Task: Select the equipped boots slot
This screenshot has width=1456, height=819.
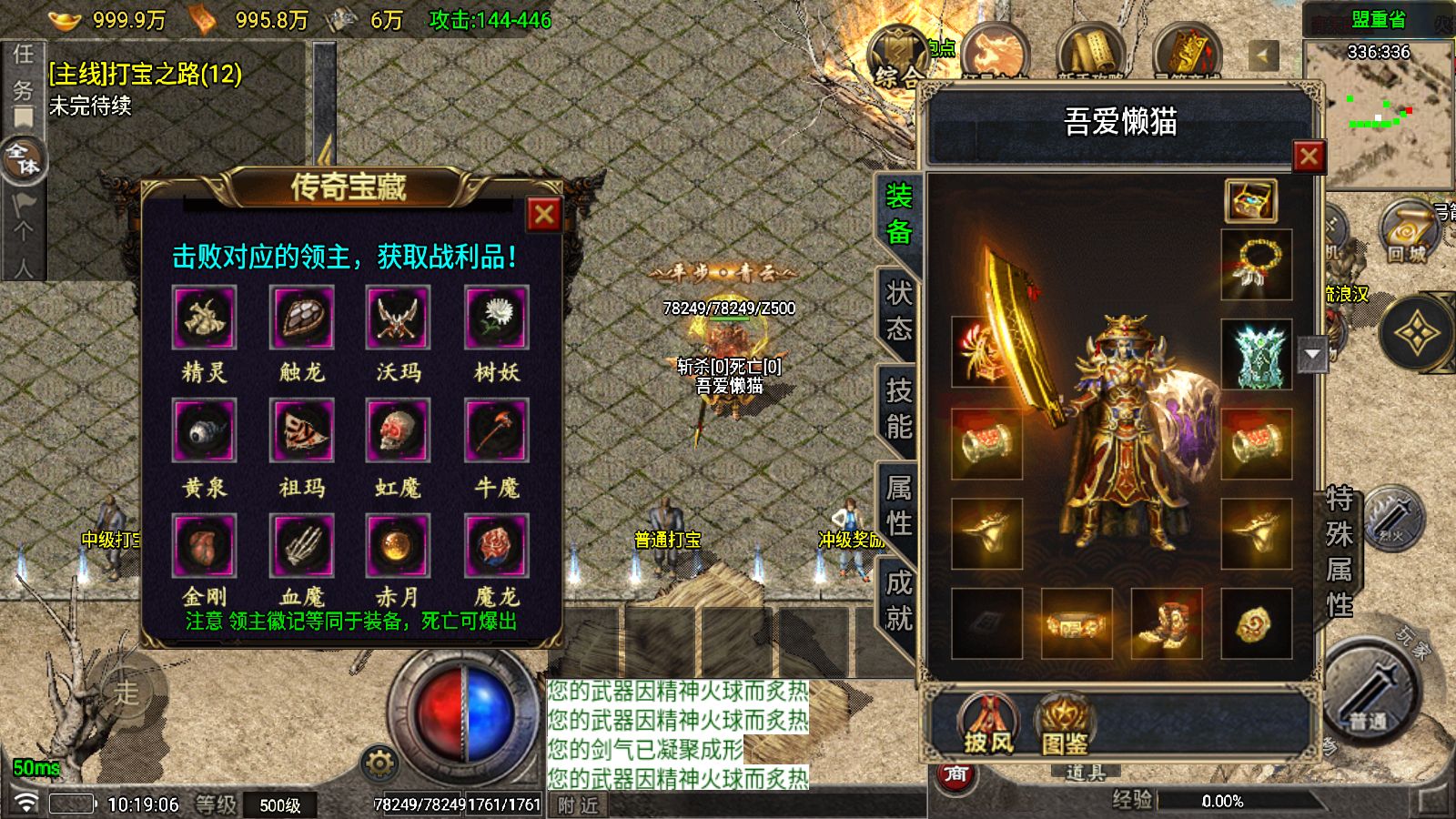Action: click(x=1166, y=623)
